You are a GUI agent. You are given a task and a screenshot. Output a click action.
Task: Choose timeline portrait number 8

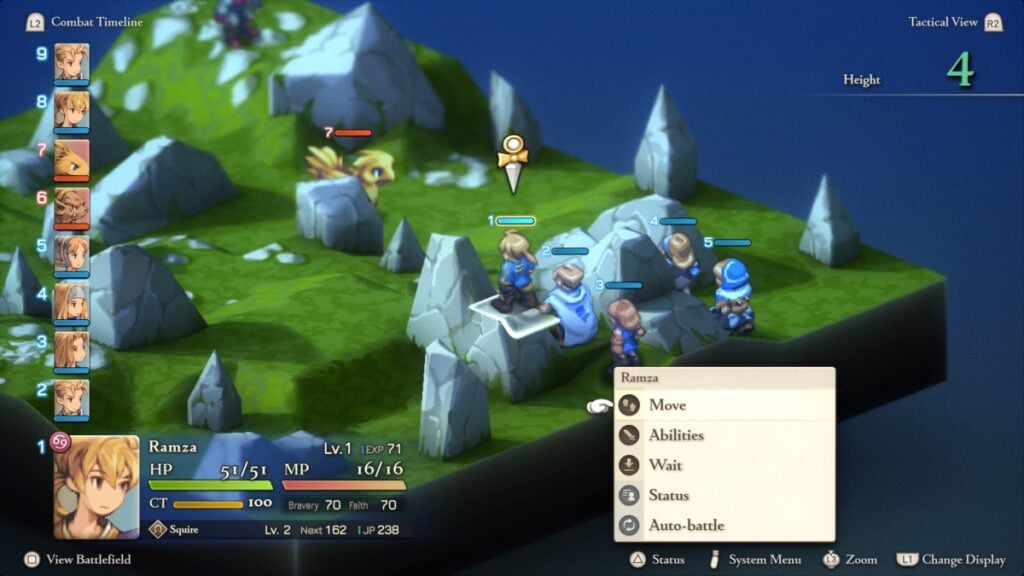tap(71, 108)
